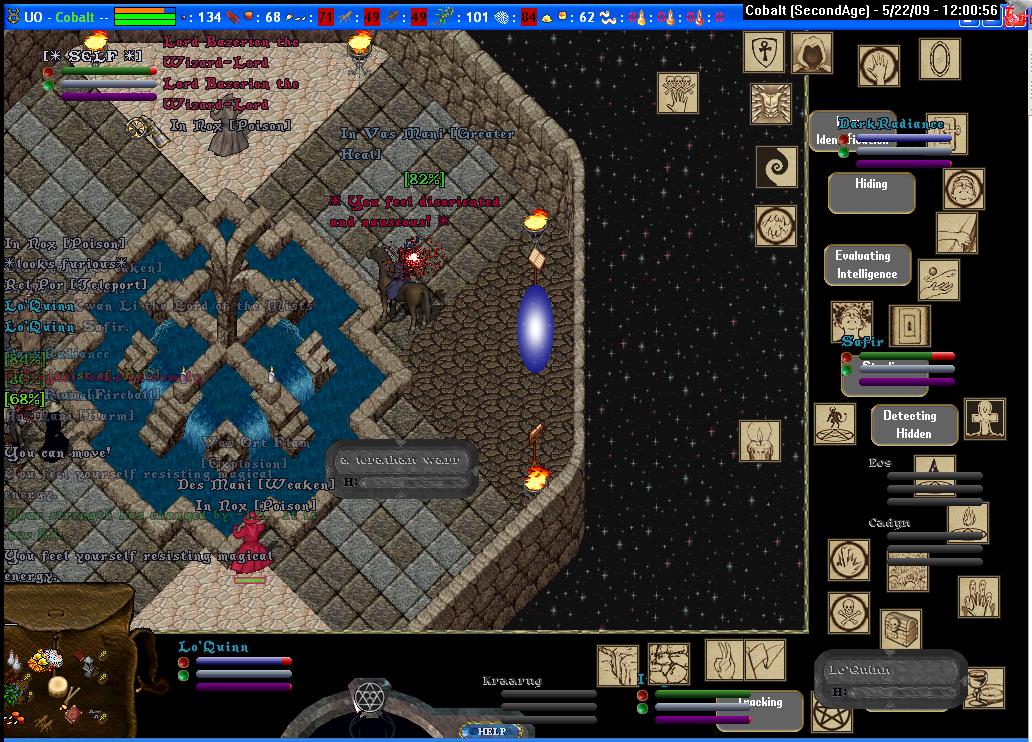The width and height of the screenshot is (1032, 742).
Task: Click the HELP button
Action: [491, 731]
